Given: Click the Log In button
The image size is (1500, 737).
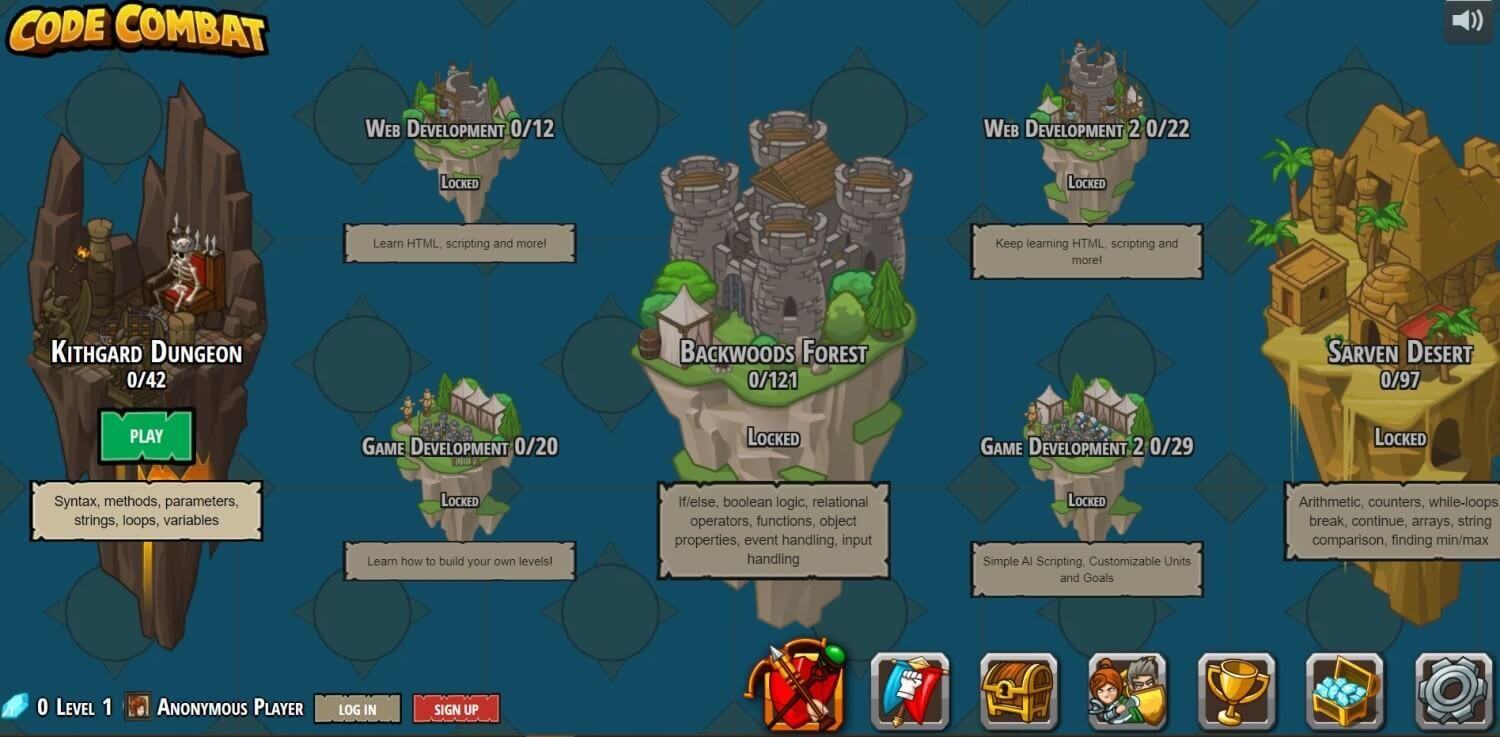Looking at the screenshot, I should [x=357, y=709].
